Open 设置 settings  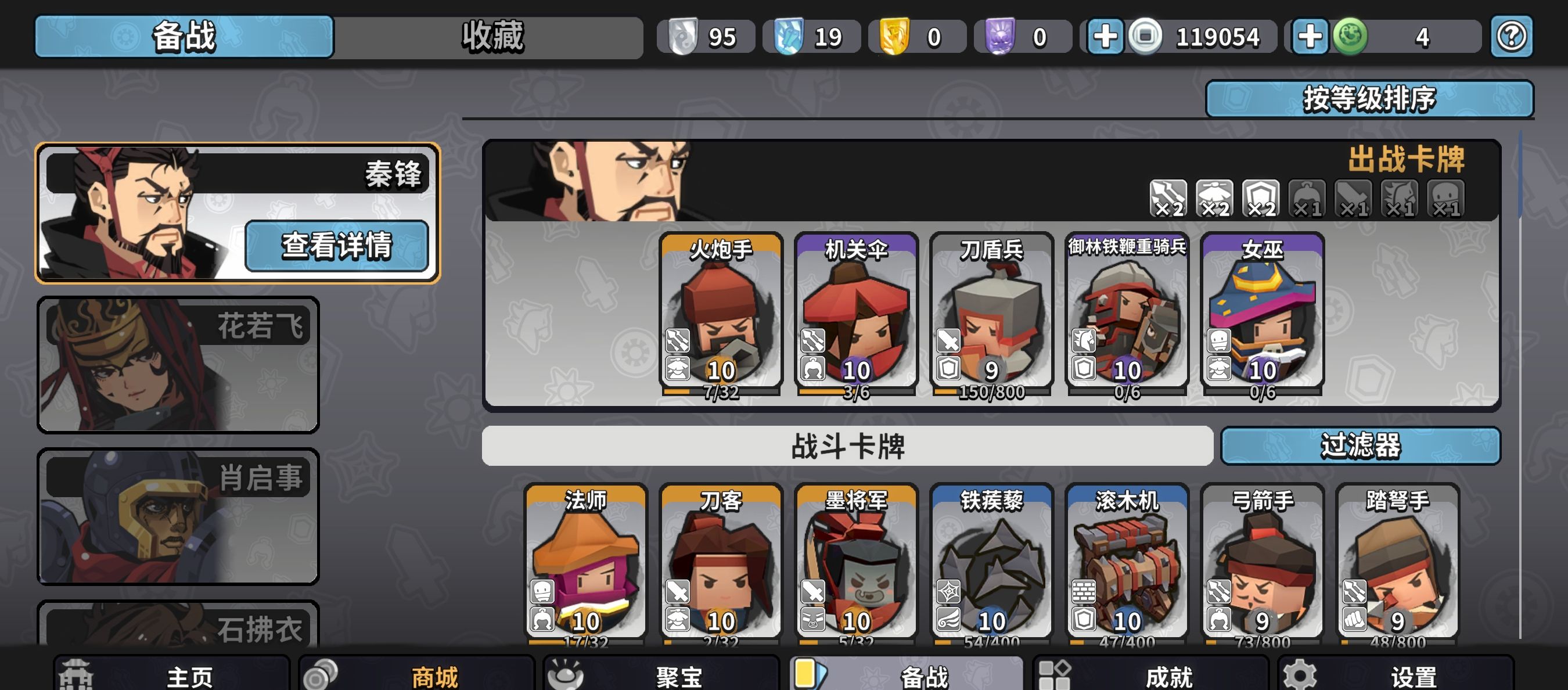tap(1395, 675)
